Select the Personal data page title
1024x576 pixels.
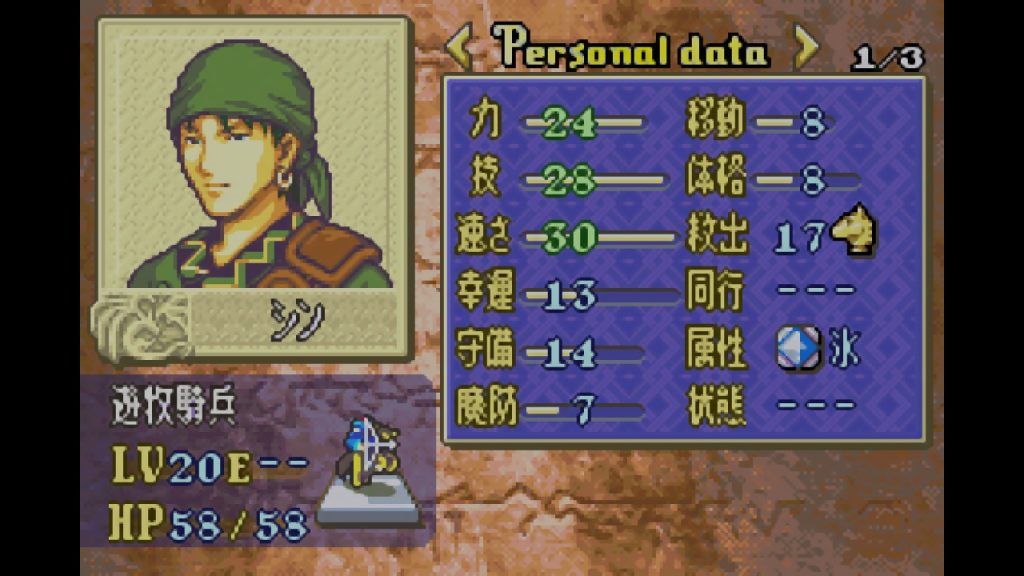(632, 48)
